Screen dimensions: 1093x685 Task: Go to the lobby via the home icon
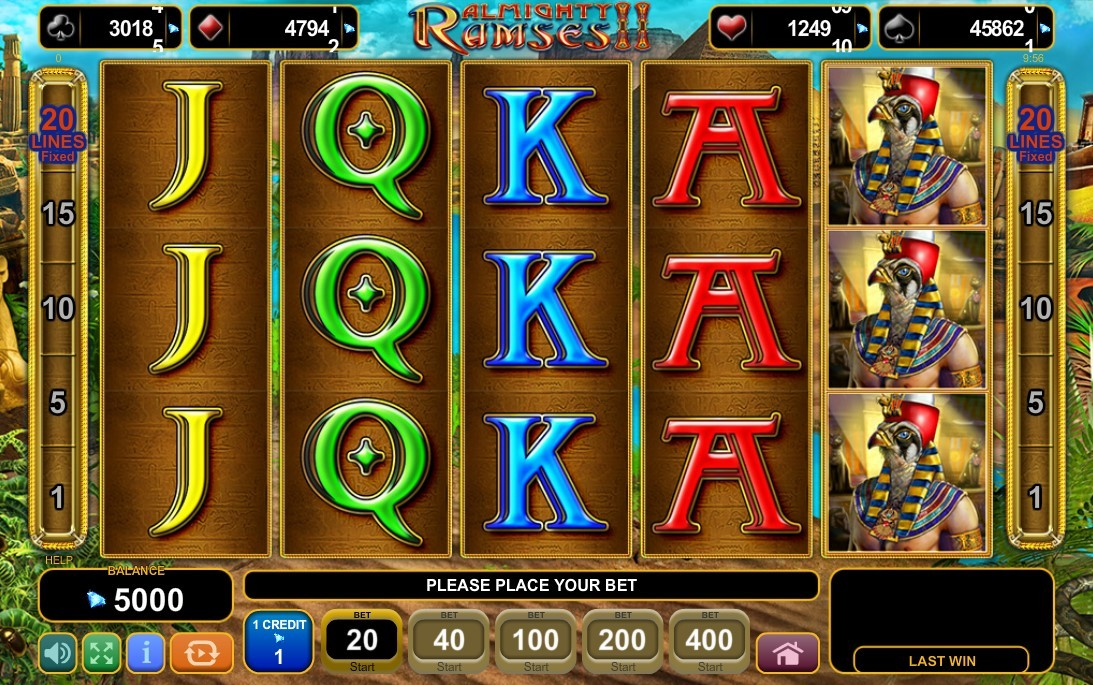point(787,654)
